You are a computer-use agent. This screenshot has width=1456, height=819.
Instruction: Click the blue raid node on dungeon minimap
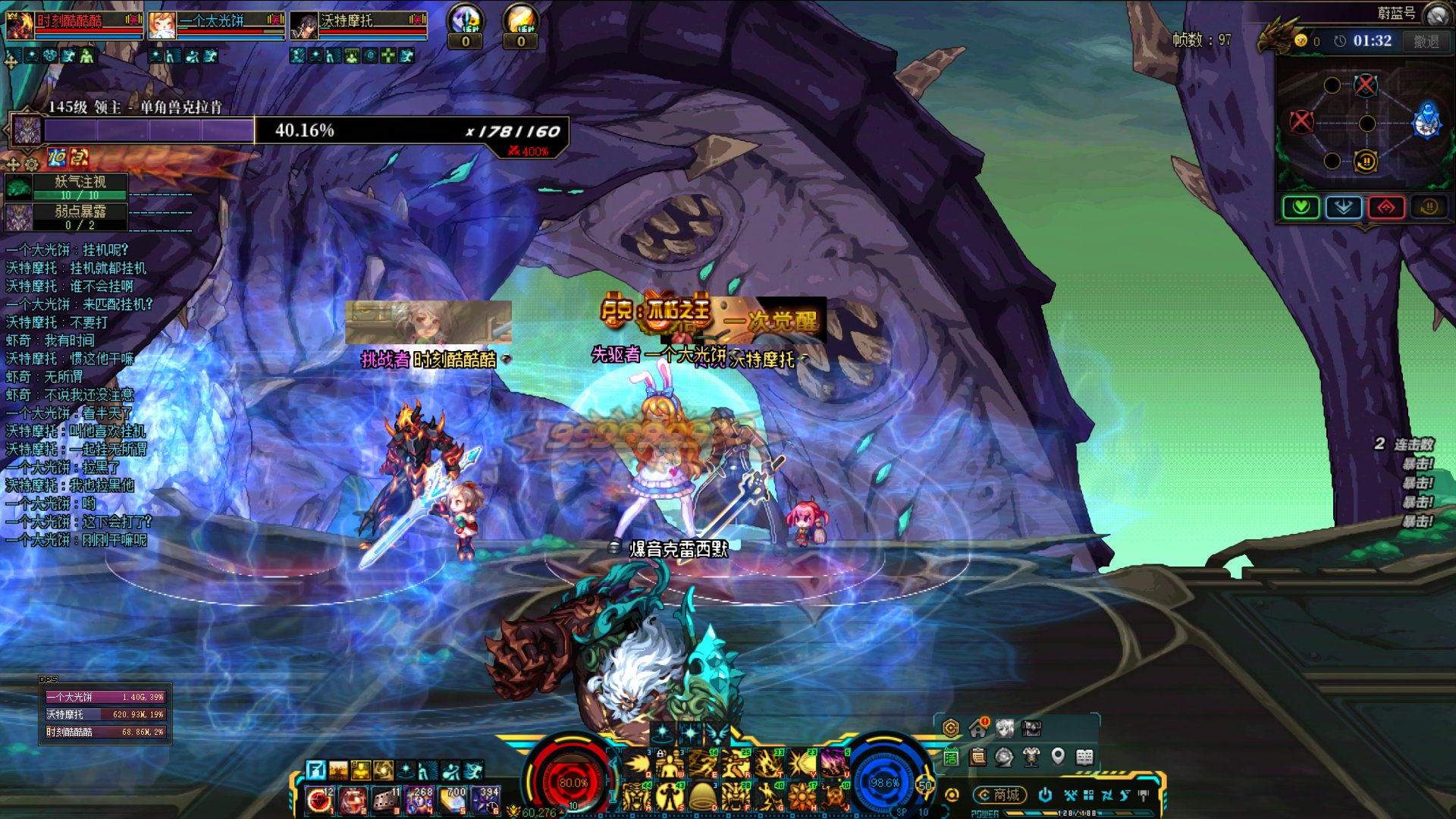click(x=1426, y=121)
